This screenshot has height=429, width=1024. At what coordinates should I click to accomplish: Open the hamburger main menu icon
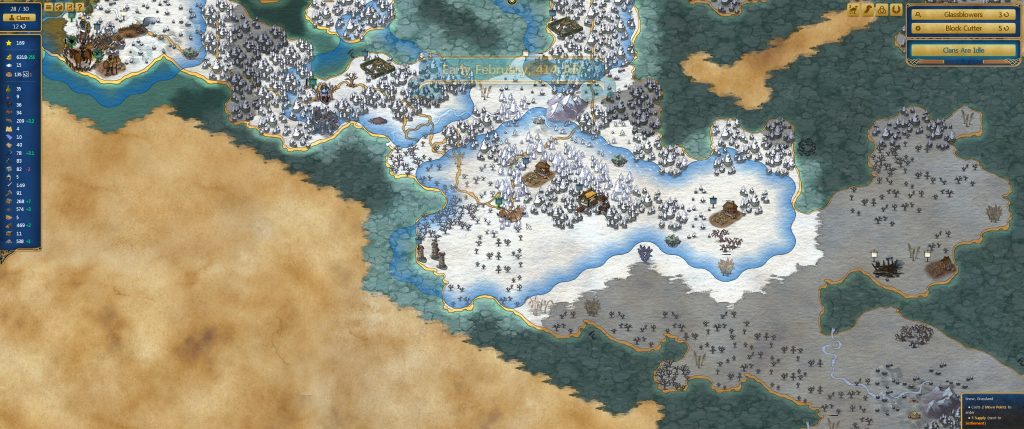click(49, 8)
